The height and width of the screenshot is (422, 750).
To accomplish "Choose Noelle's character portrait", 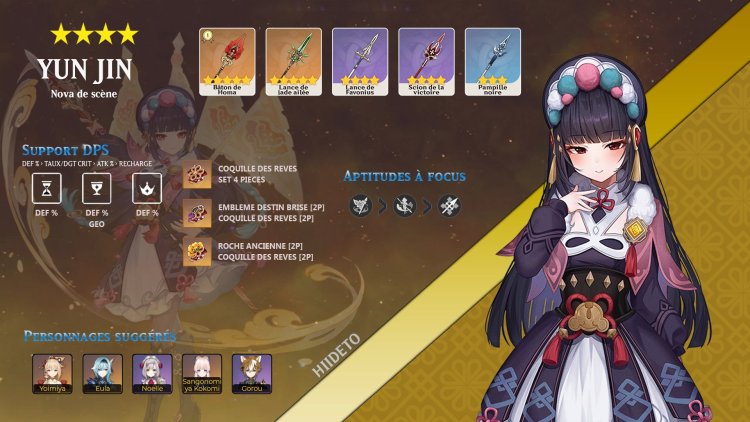I will pos(152,371).
